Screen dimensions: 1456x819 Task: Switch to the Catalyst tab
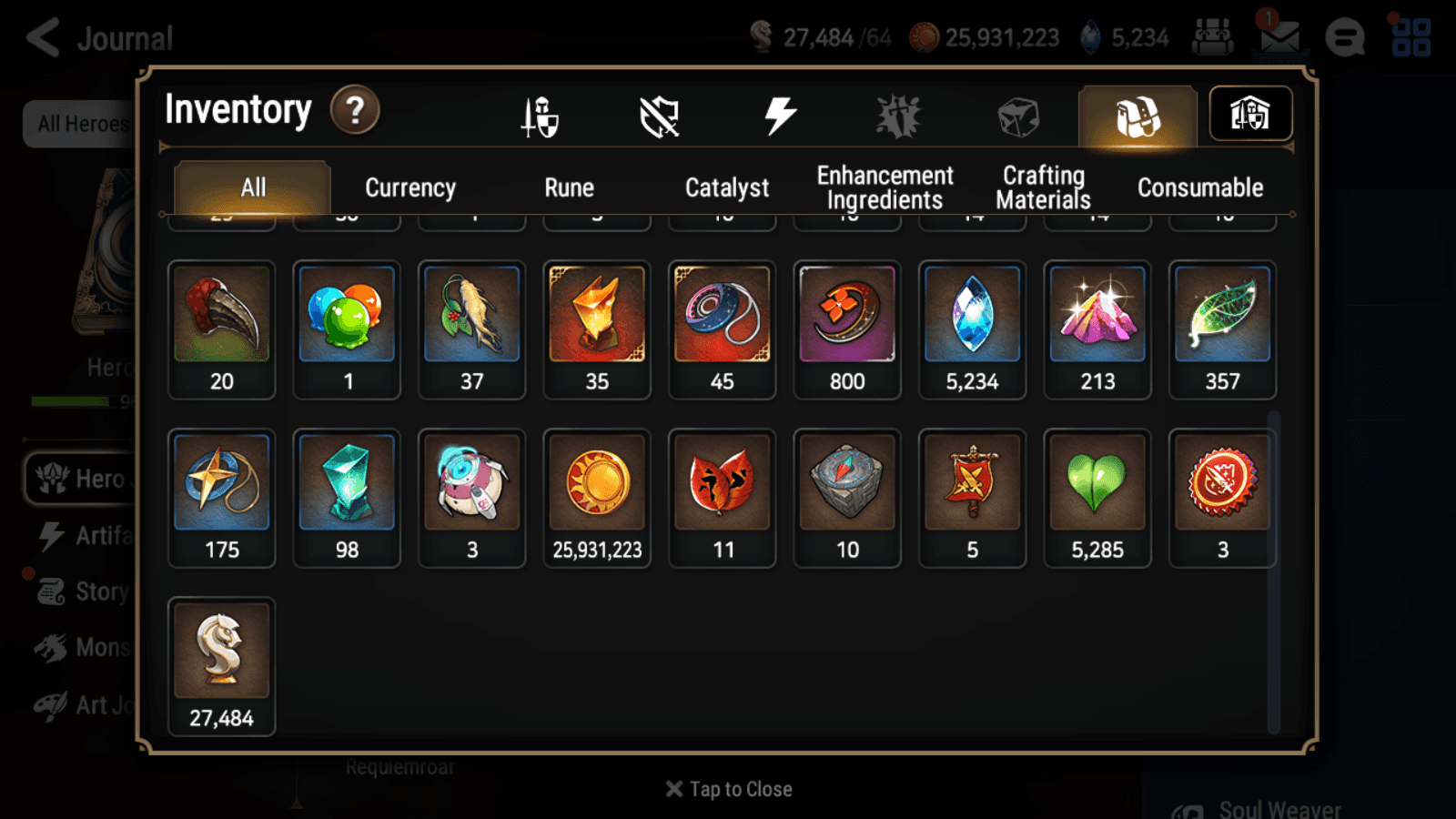[x=727, y=187]
